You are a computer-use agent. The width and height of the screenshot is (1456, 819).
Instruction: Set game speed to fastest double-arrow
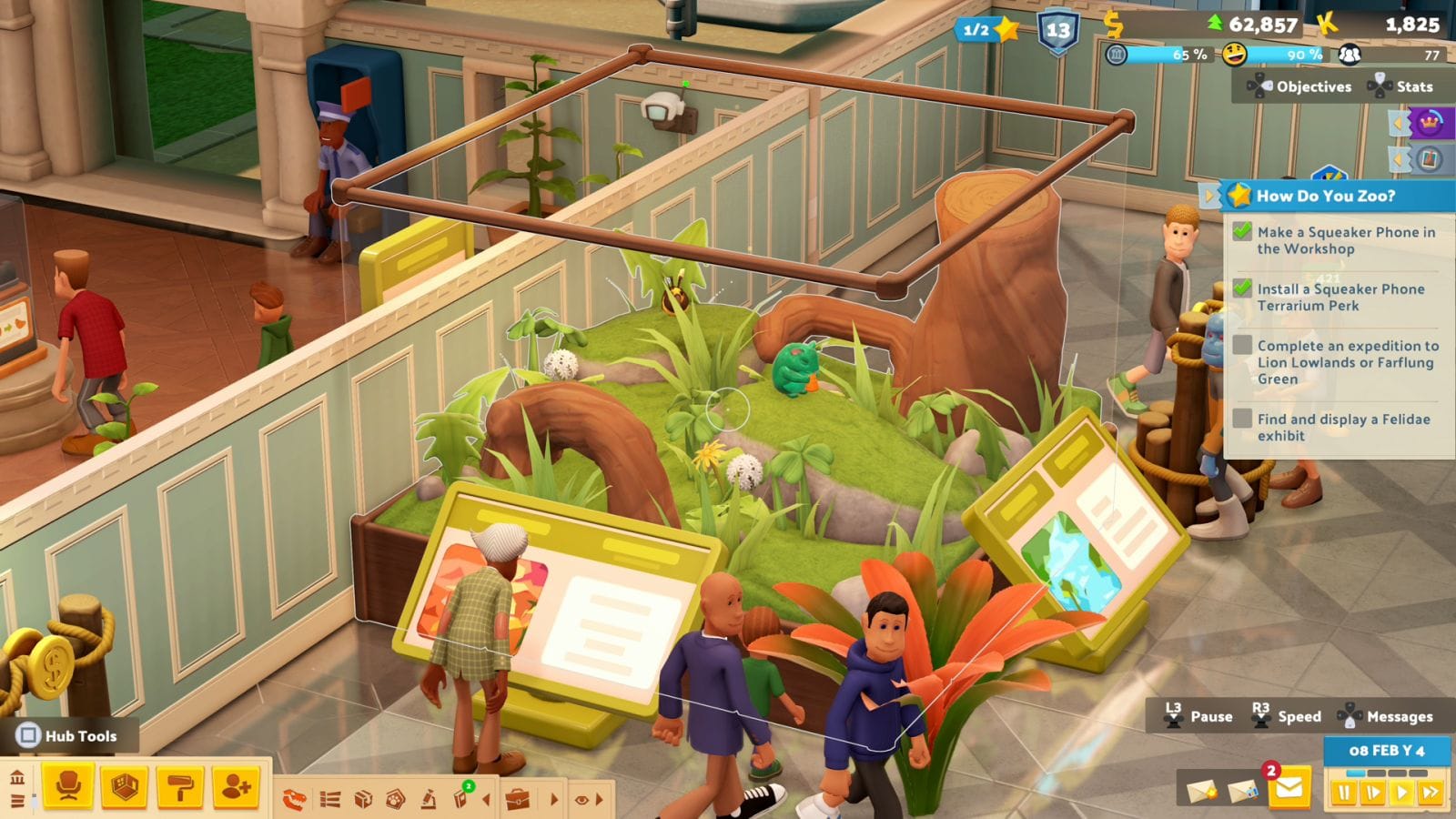click(x=1430, y=793)
